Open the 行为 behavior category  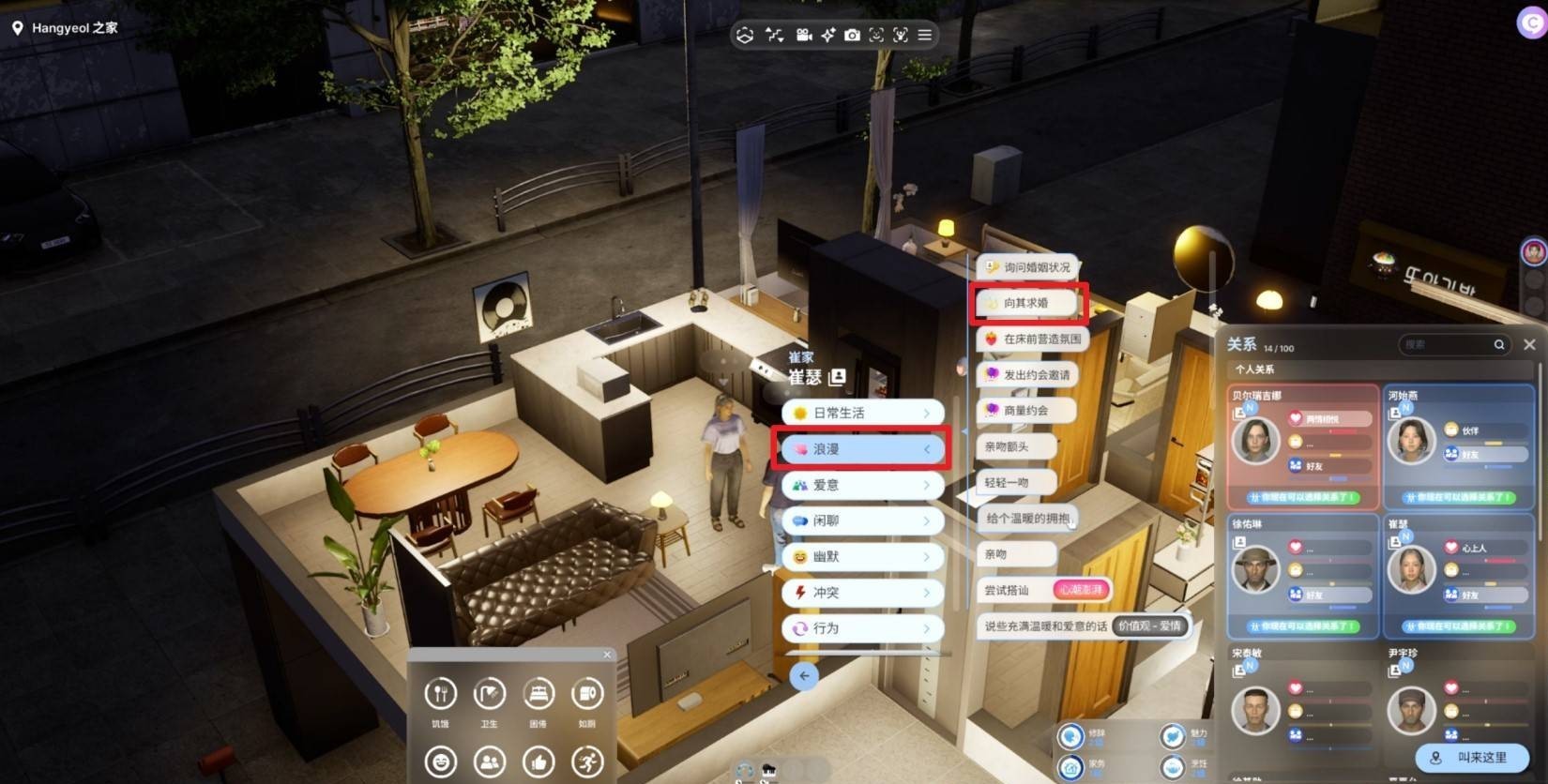coord(862,628)
